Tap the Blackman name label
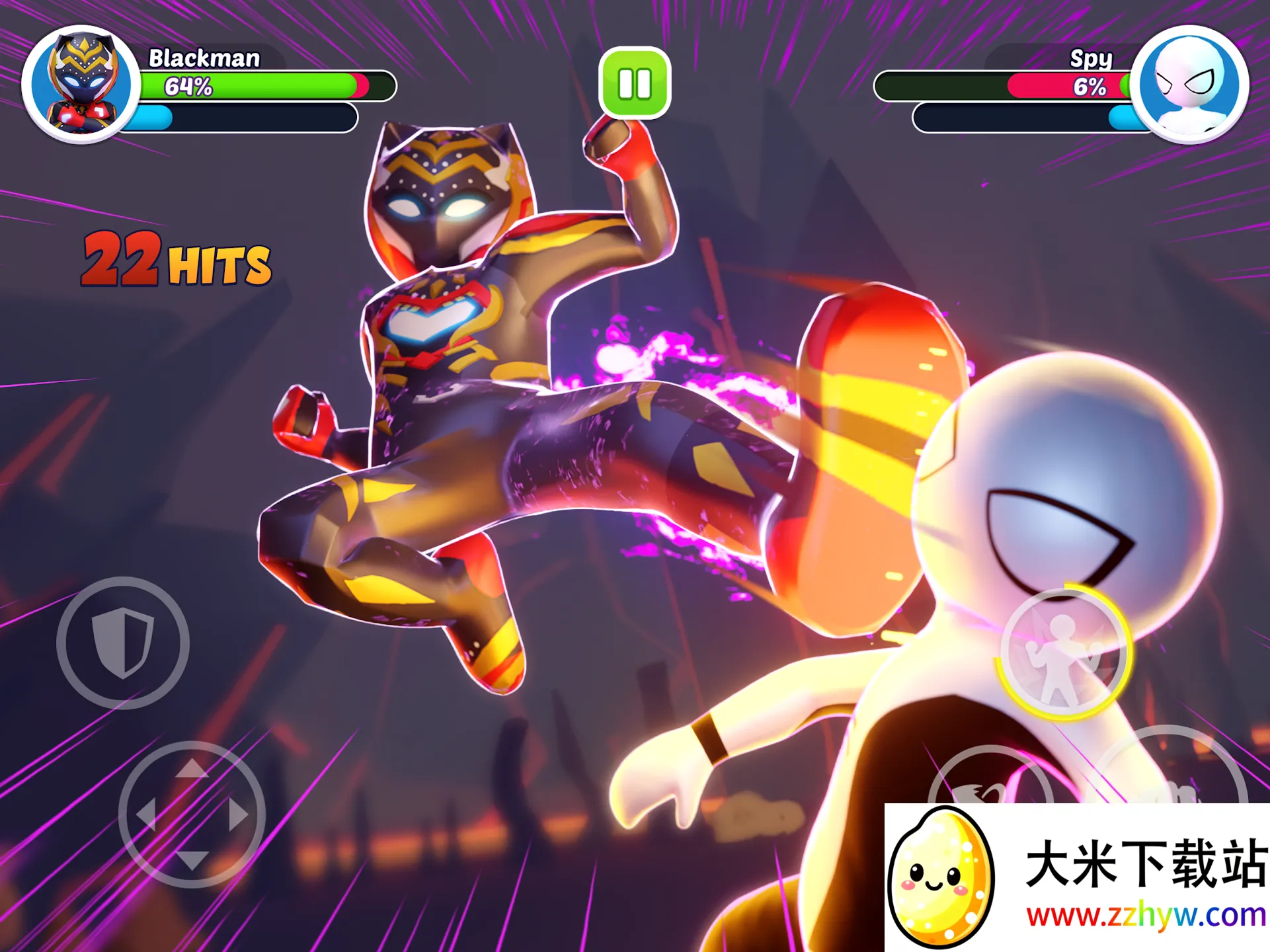 [205, 58]
